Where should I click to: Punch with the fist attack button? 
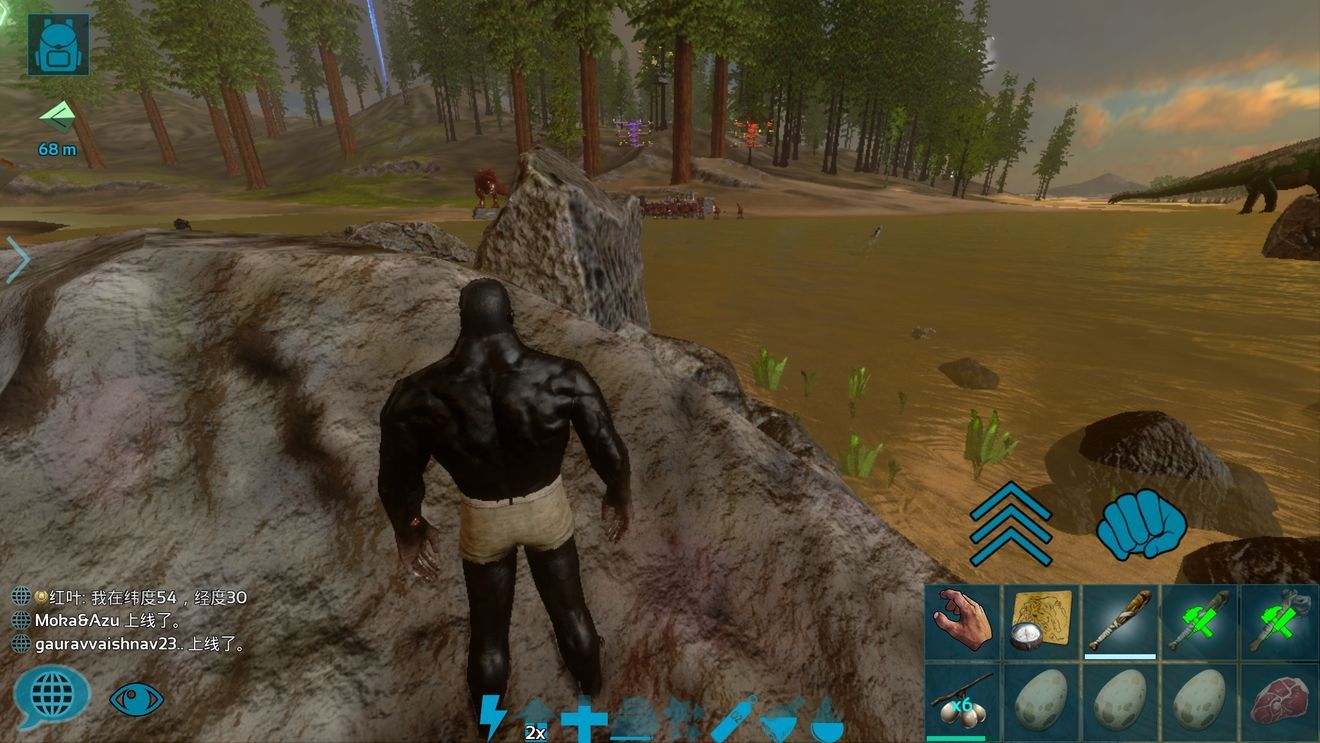[x=1141, y=524]
